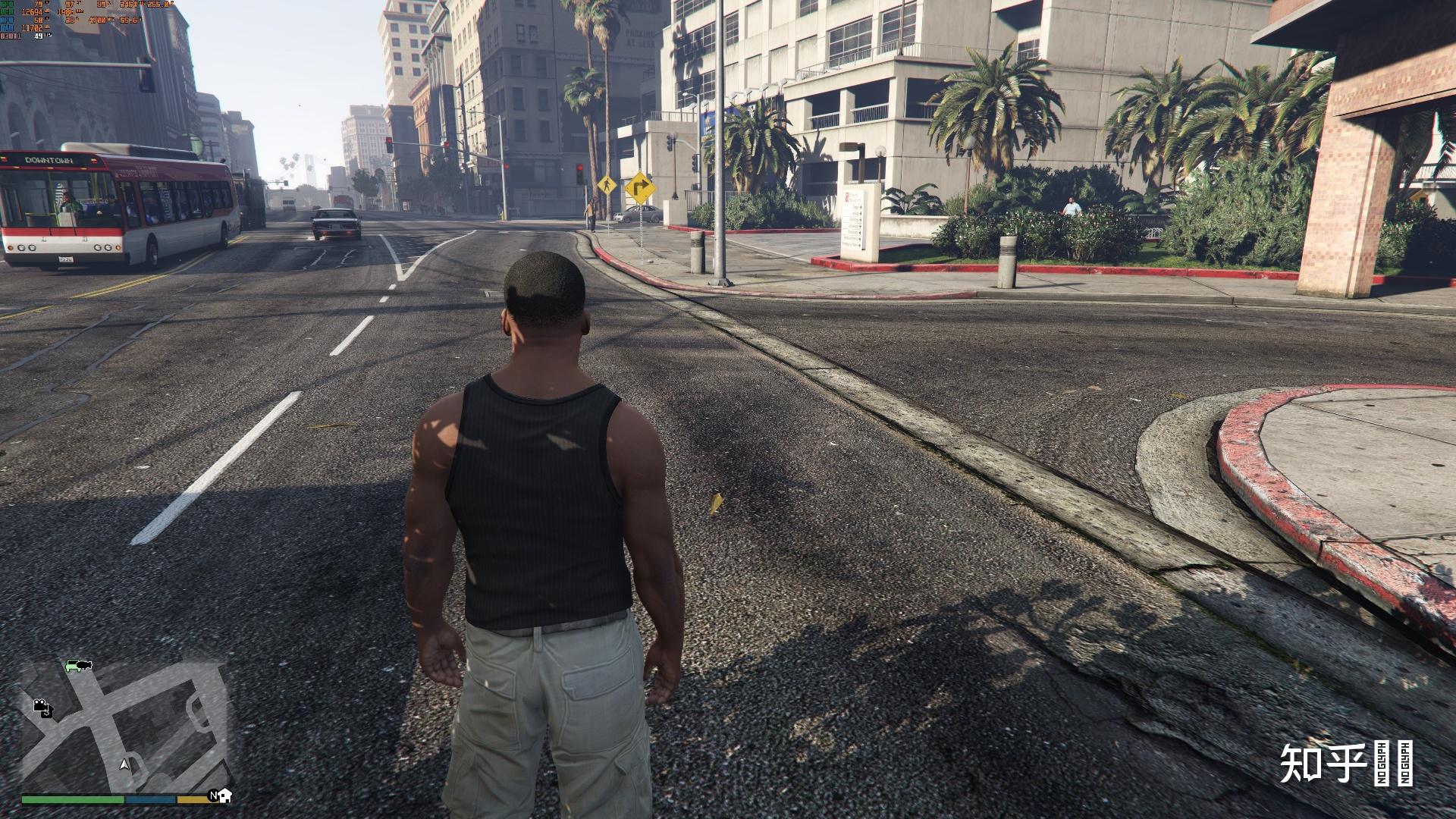Click the white player arrow on minimap
1456x819 pixels.
coord(125,764)
